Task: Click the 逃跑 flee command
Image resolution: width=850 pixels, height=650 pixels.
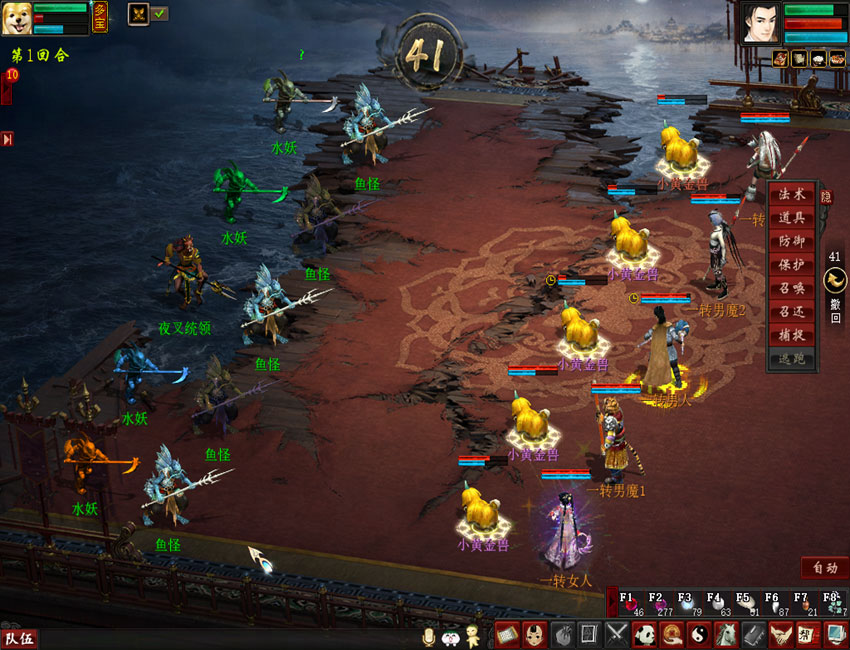Action: tap(791, 358)
